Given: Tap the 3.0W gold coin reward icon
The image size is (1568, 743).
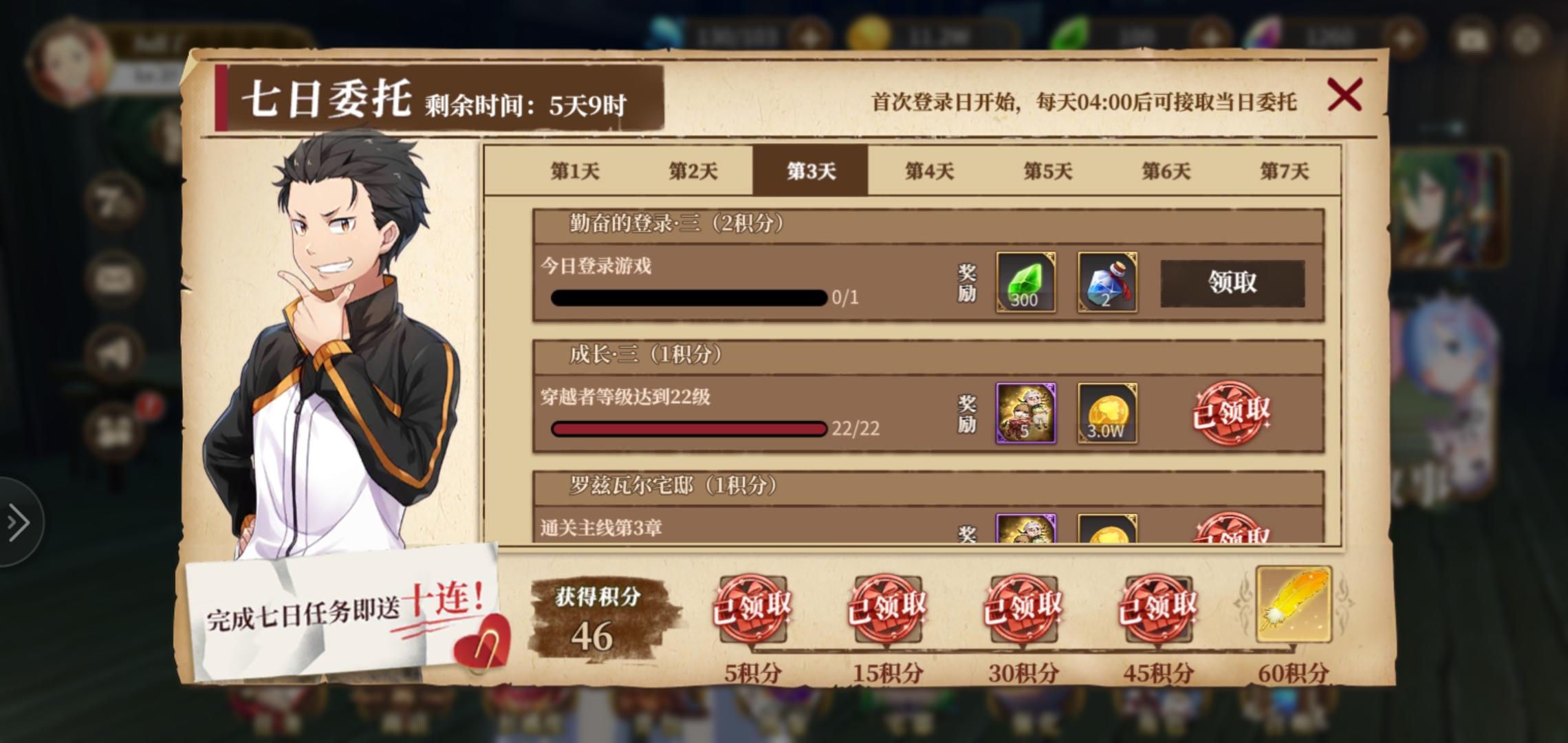Looking at the screenshot, I should tap(1107, 413).
